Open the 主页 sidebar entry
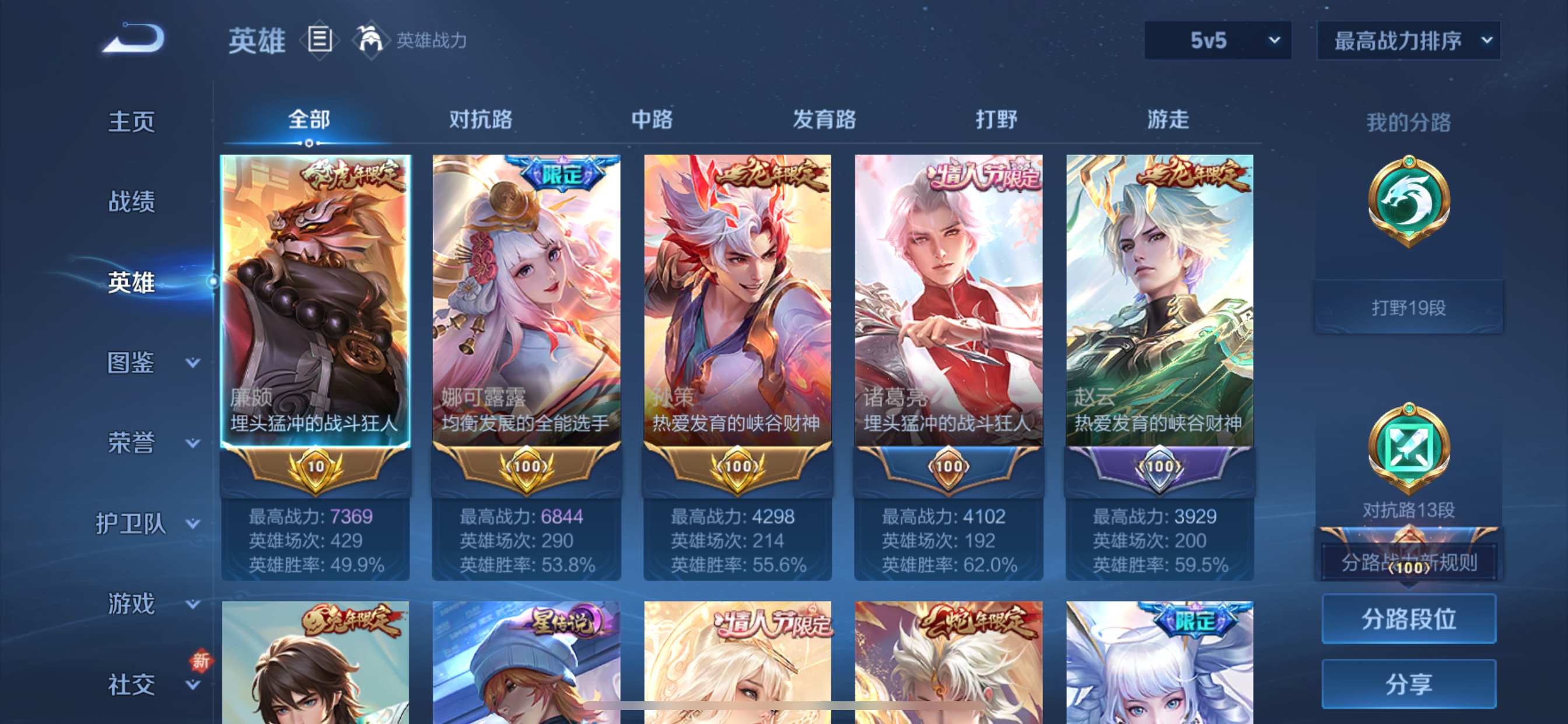Image resolution: width=1568 pixels, height=724 pixels. pyautogui.click(x=131, y=121)
